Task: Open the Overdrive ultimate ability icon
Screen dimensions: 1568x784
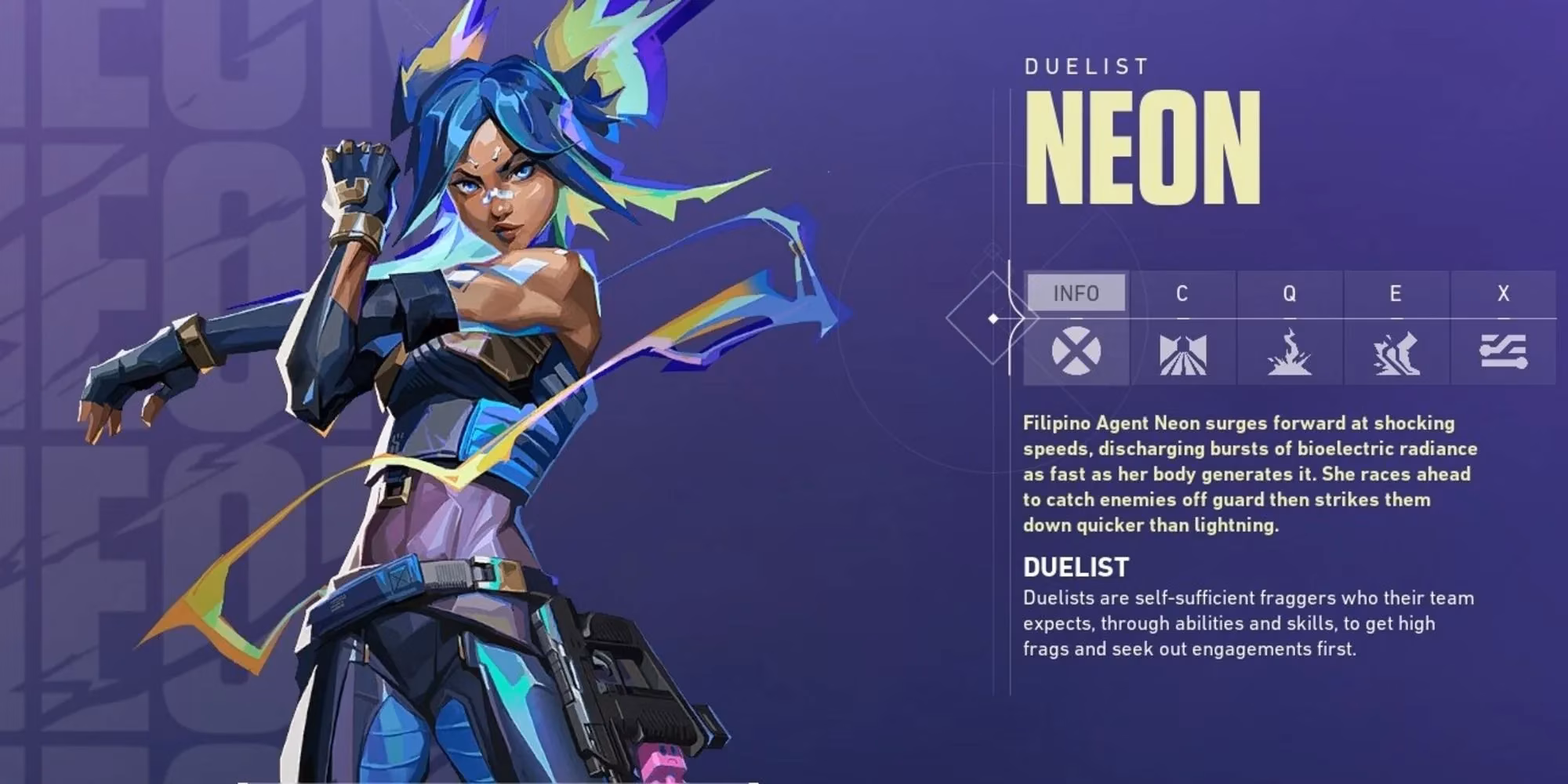Action: point(1503,352)
